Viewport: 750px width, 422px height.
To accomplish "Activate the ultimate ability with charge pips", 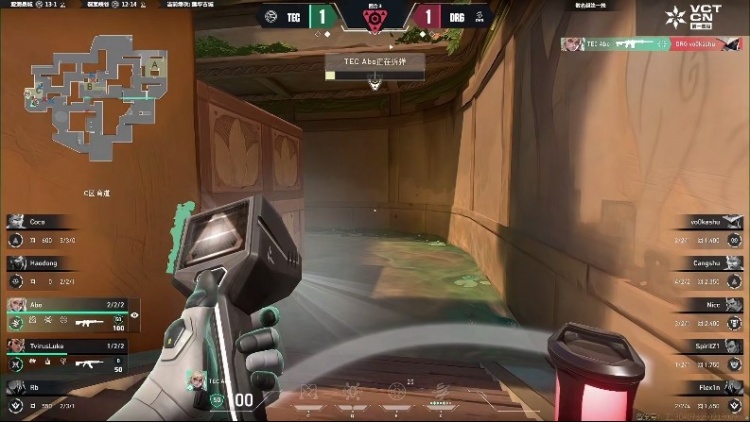I will pyautogui.click(x=440, y=392).
